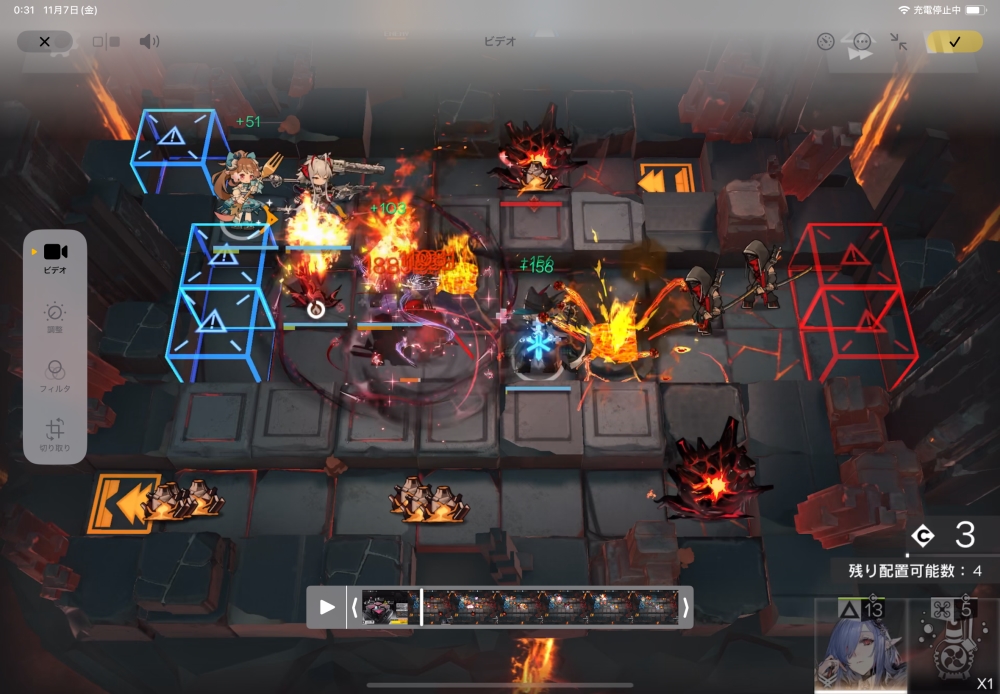
Task: Open the フィルタ filter tool
Action: [x=55, y=374]
